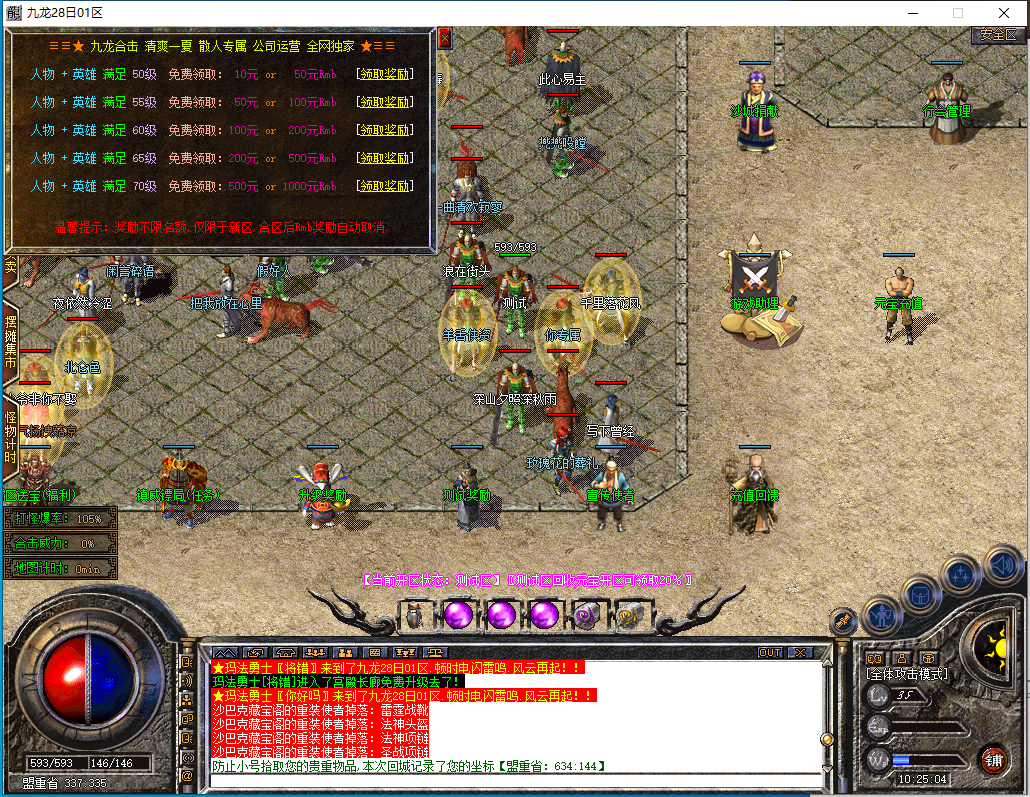Click the red 铺 shop button

[992, 759]
